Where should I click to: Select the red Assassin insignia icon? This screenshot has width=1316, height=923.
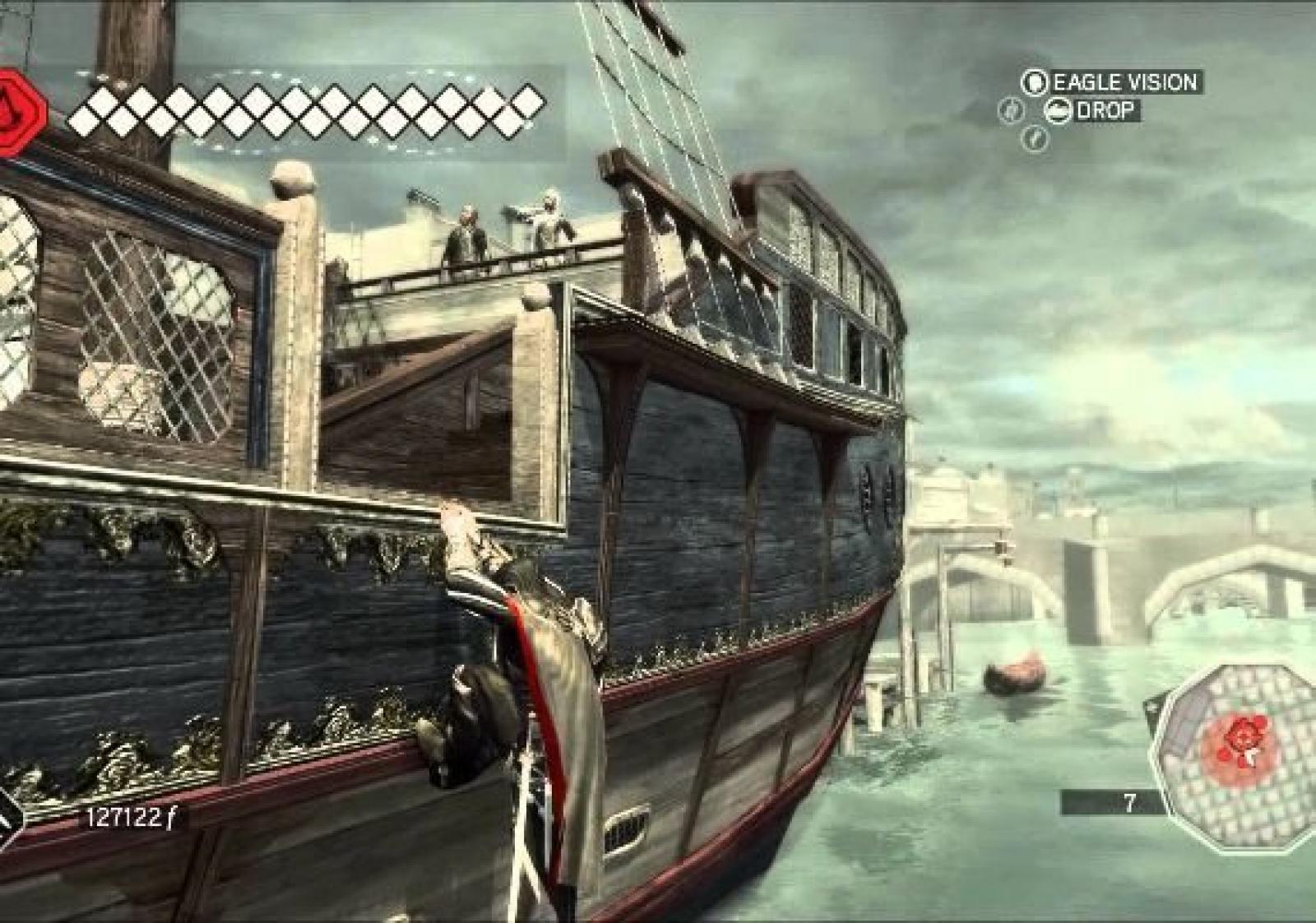(x=20, y=113)
